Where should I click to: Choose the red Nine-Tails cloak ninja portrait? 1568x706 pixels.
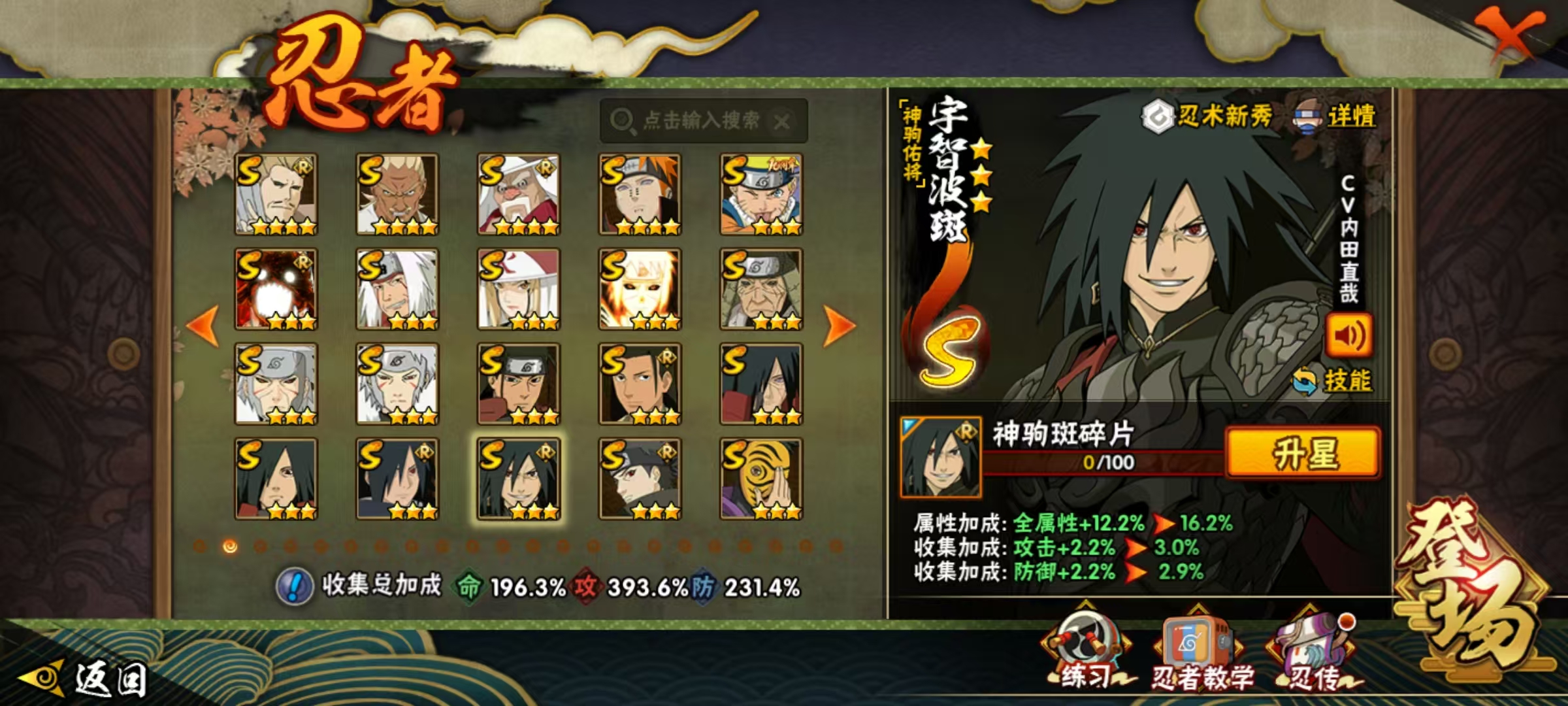click(276, 289)
